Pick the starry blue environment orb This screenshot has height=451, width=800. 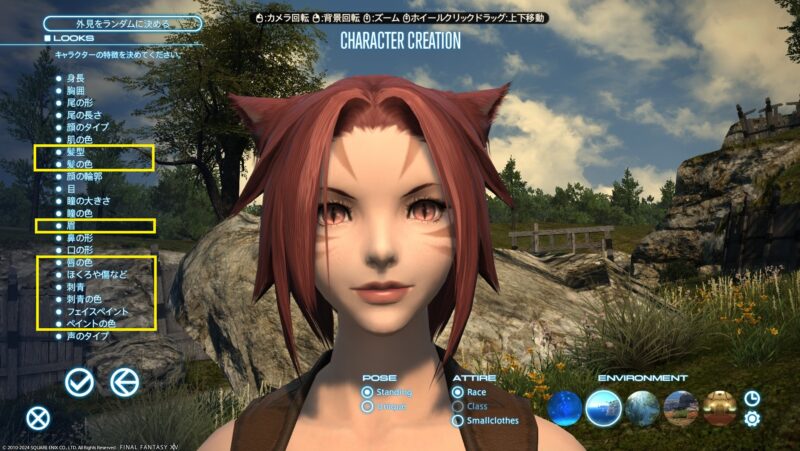point(564,407)
